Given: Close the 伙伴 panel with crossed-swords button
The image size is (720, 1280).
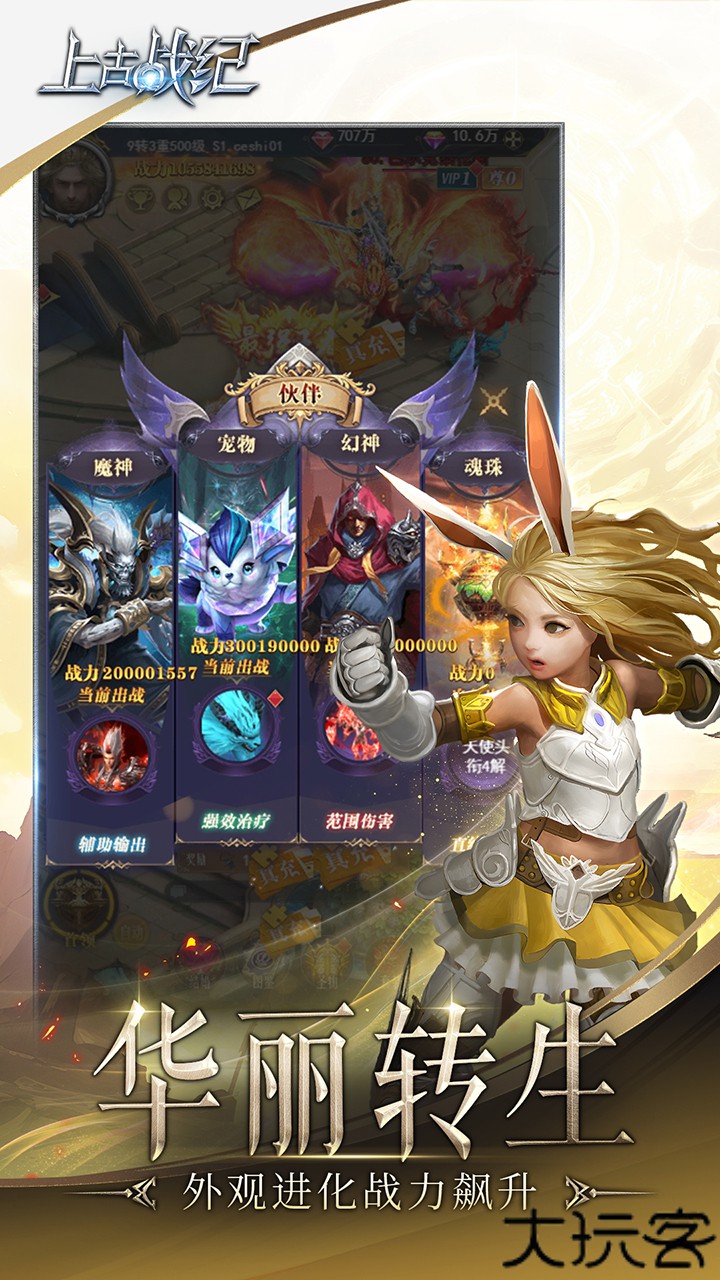Looking at the screenshot, I should pyautogui.click(x=493, y=401).
